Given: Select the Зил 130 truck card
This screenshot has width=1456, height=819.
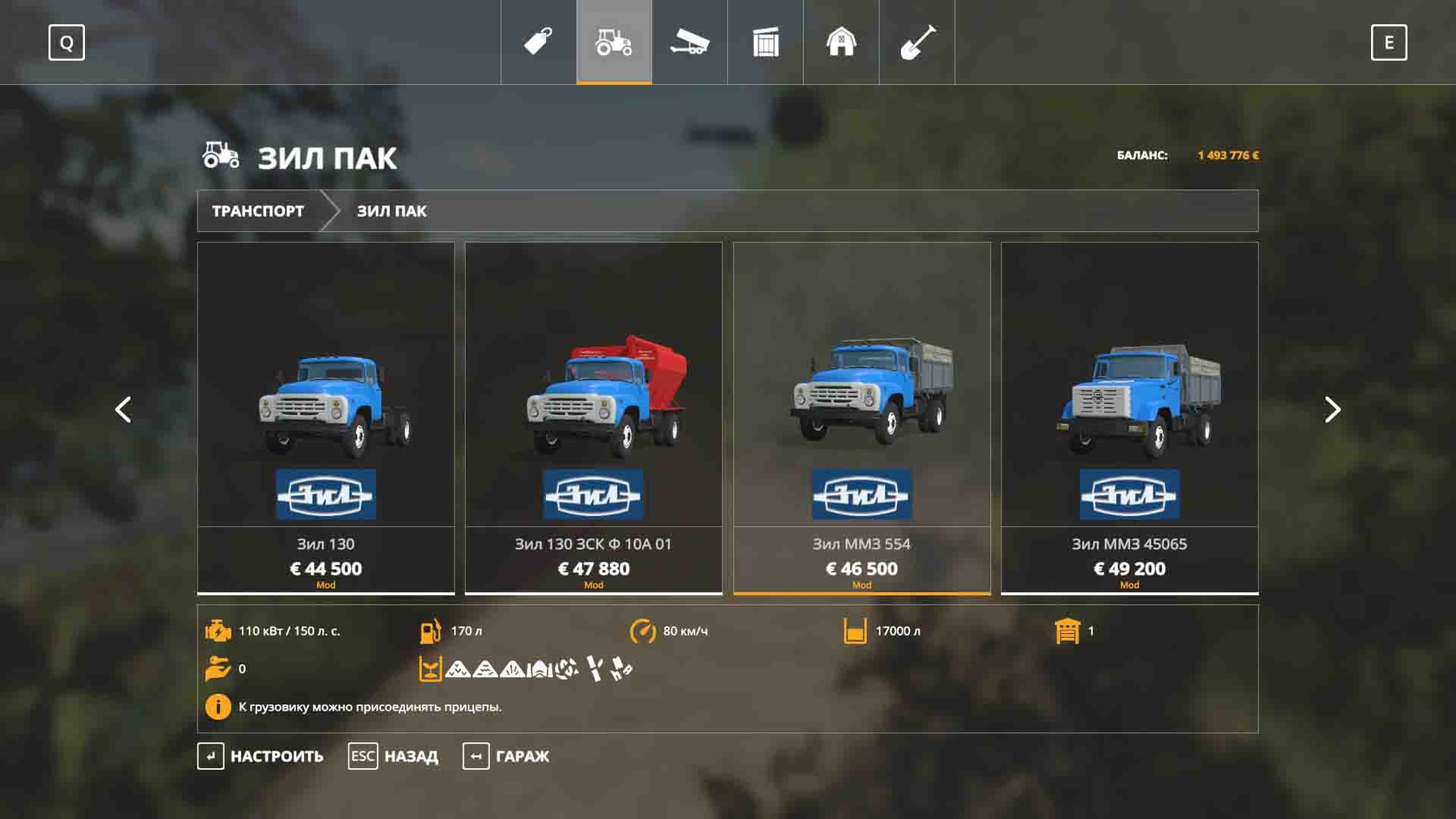Looking at the screenshot, I should click(x=326, y=417).
